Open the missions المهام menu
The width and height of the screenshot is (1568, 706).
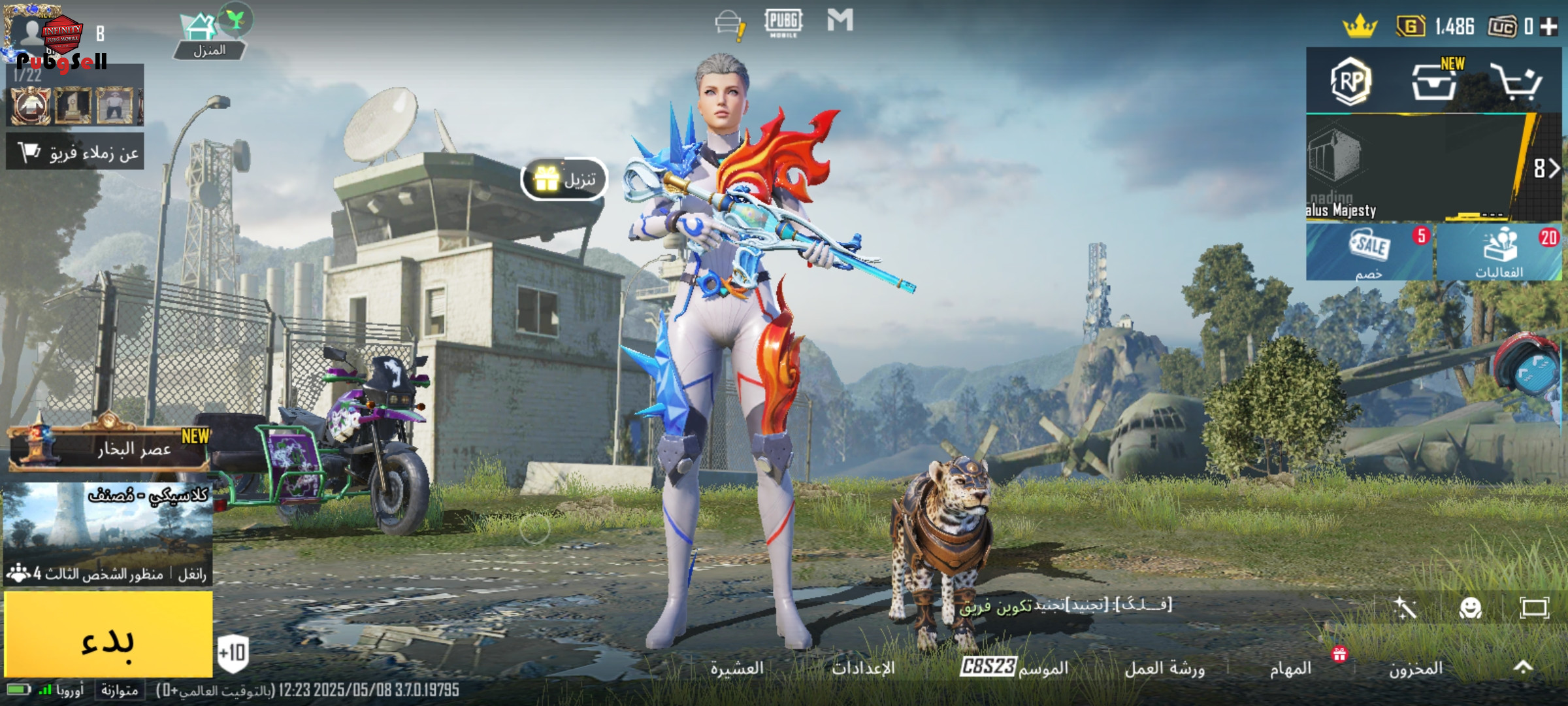point(1291,668)
